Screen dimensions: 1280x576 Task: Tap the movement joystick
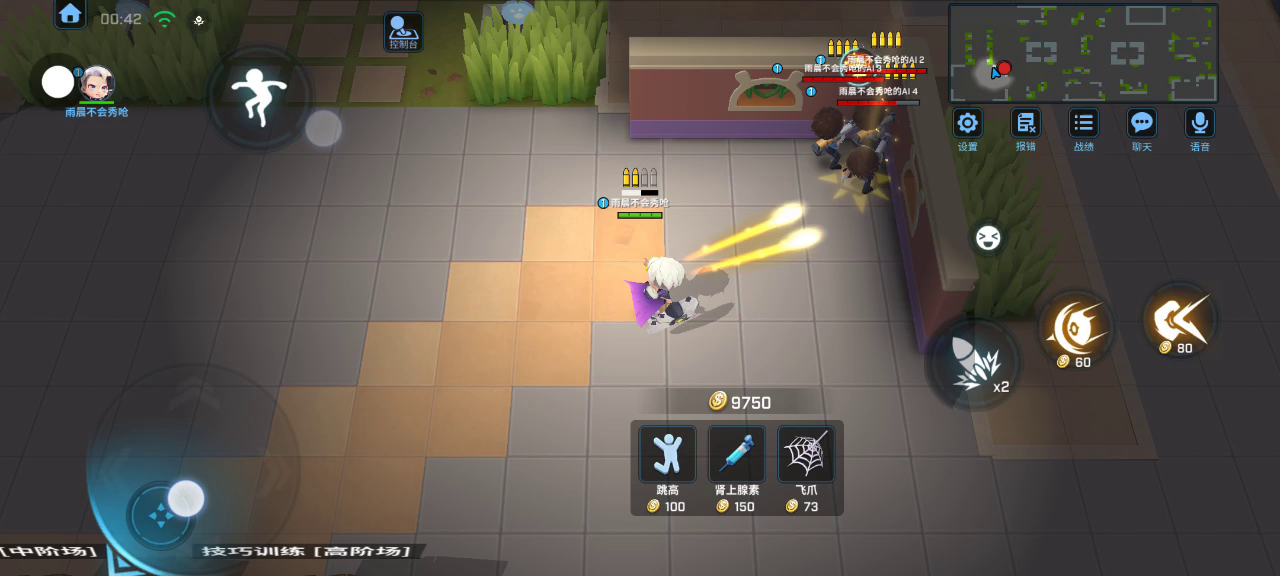(160, 516)
